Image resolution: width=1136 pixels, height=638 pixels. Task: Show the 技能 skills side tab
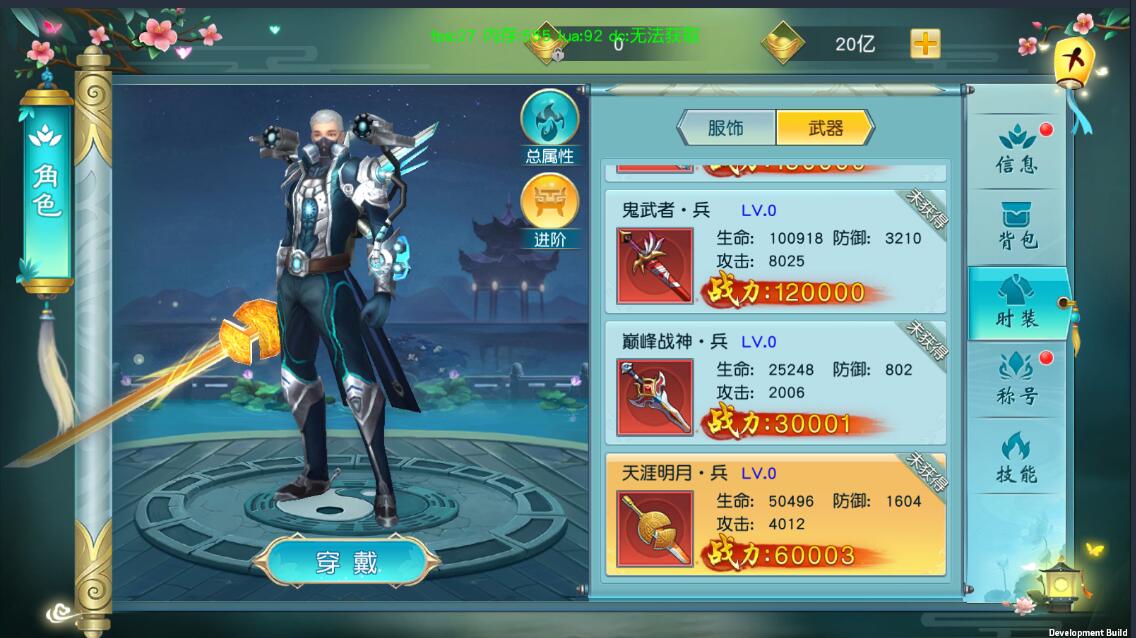(x=1016, y=458)
